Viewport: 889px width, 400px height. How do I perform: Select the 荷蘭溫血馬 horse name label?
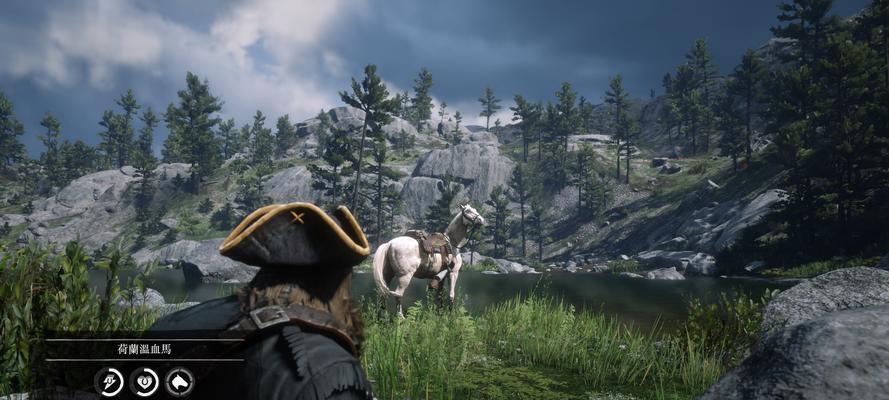[144, 350]
